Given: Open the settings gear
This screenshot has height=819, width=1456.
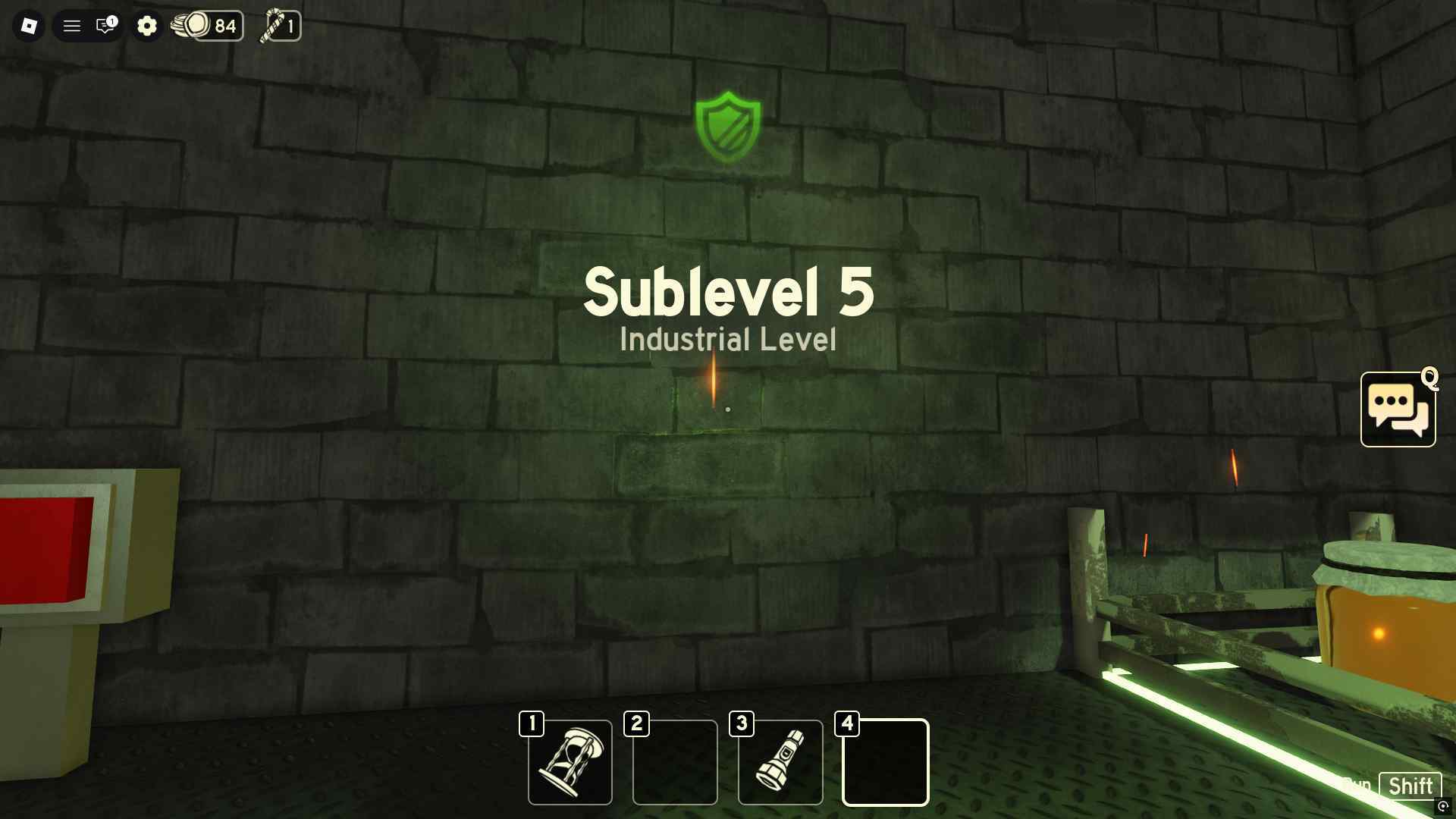Looking at the screenshot, I should click(147, 25).
